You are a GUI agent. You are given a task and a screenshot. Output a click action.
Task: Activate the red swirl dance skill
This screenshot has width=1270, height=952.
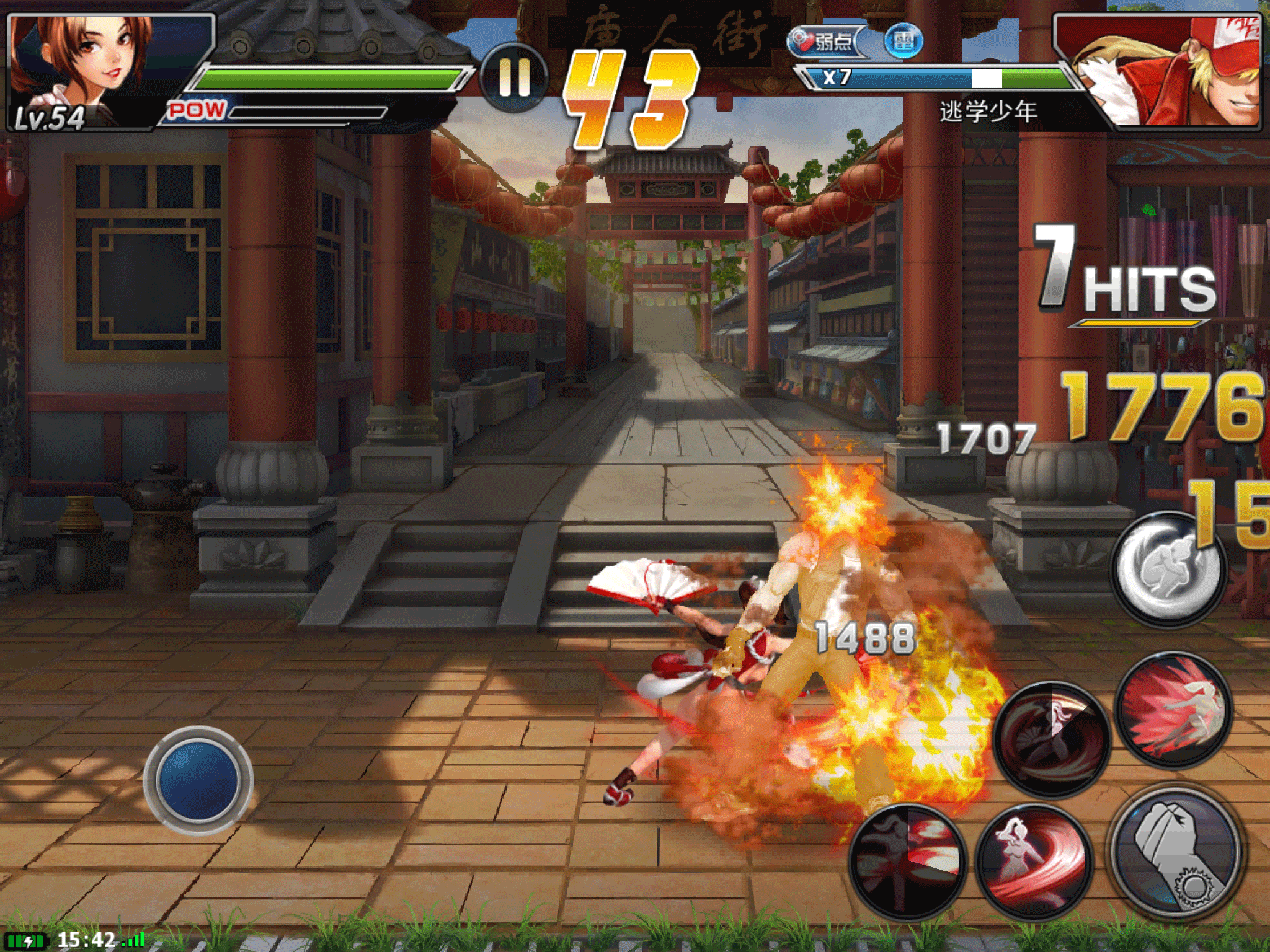click(x=1034, y=862)
